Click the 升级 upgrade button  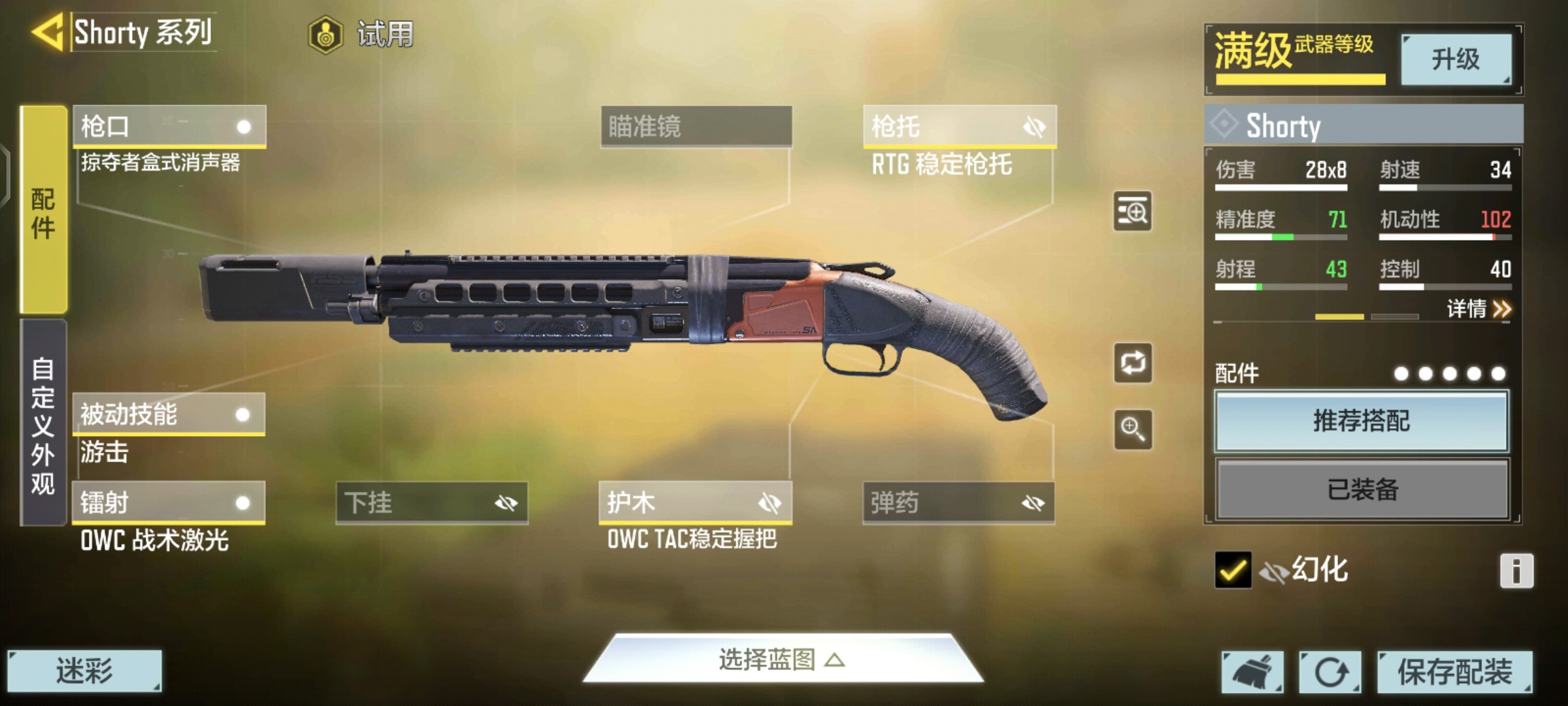pyautogui.click(x=1456, y=59)
